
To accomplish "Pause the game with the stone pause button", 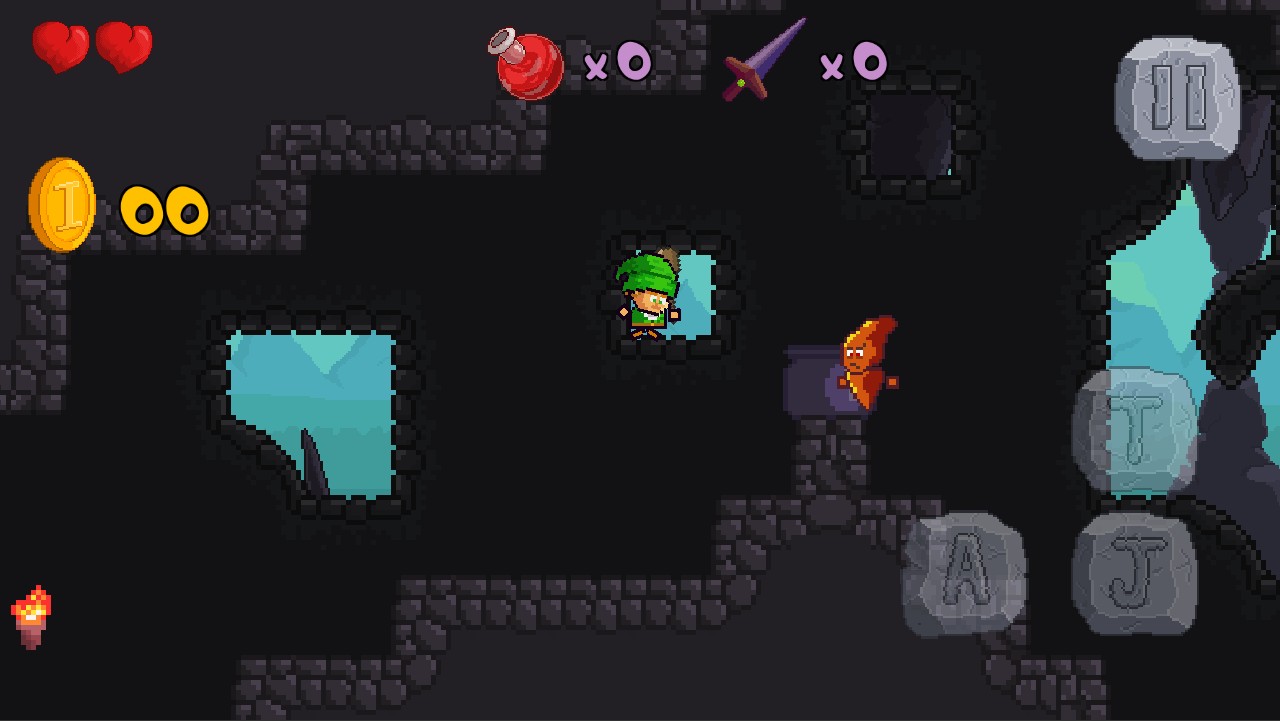I will click(x=1178, y=99).
